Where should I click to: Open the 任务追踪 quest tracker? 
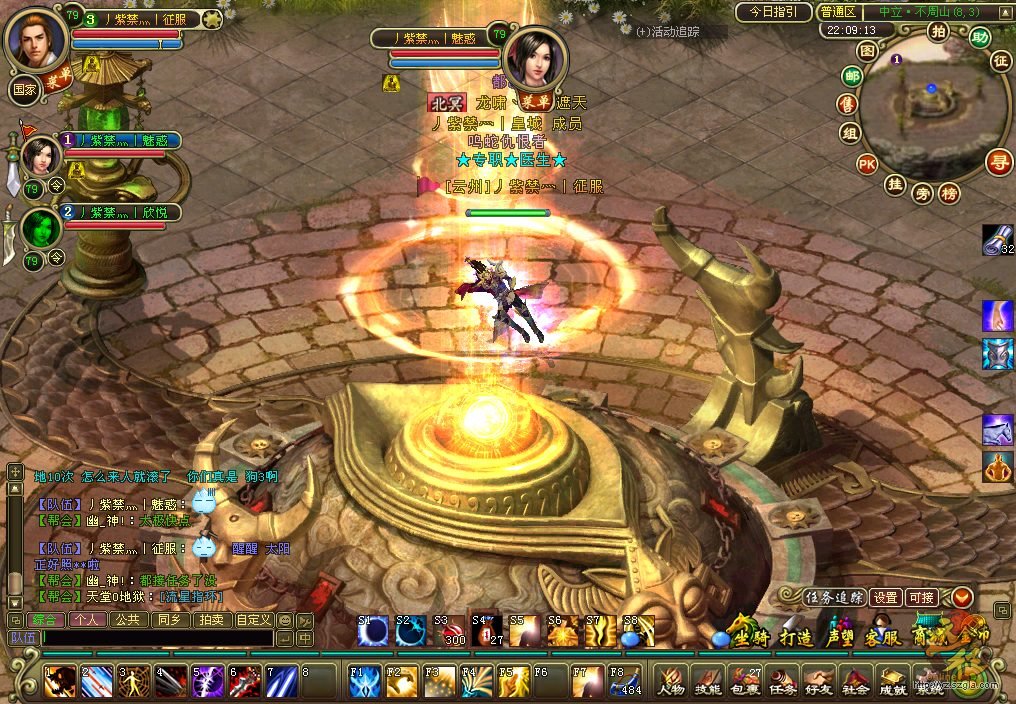[x=835, y=597]
